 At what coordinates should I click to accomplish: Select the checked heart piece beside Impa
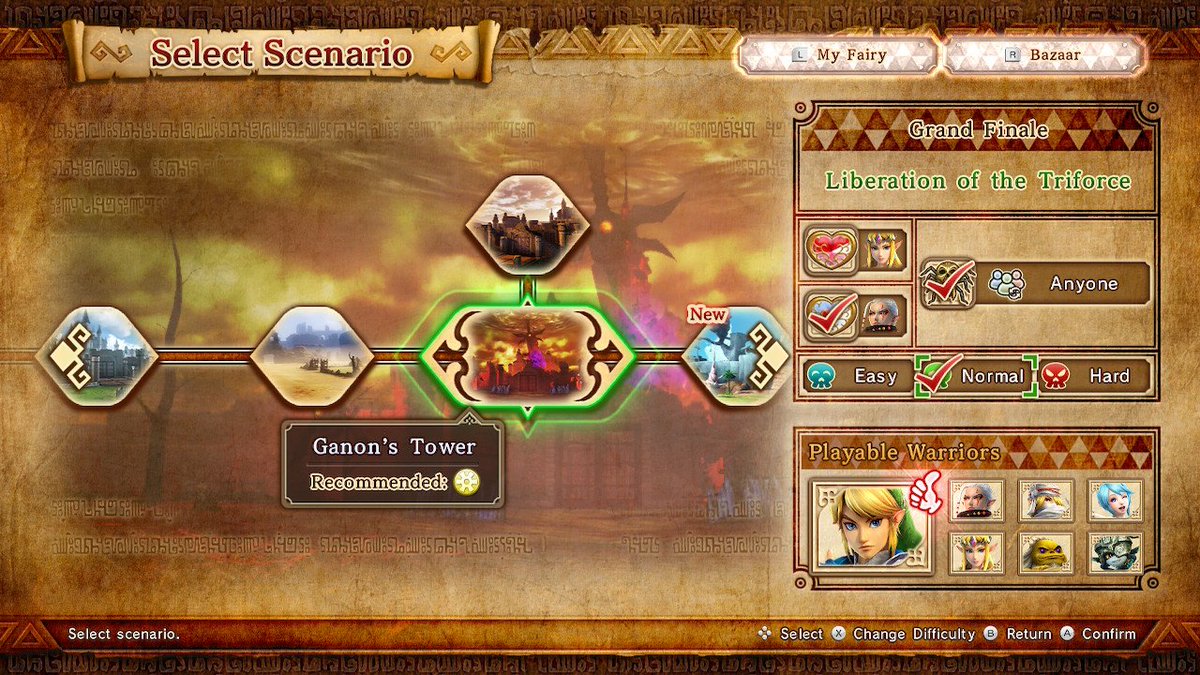(x=832, y=312)
